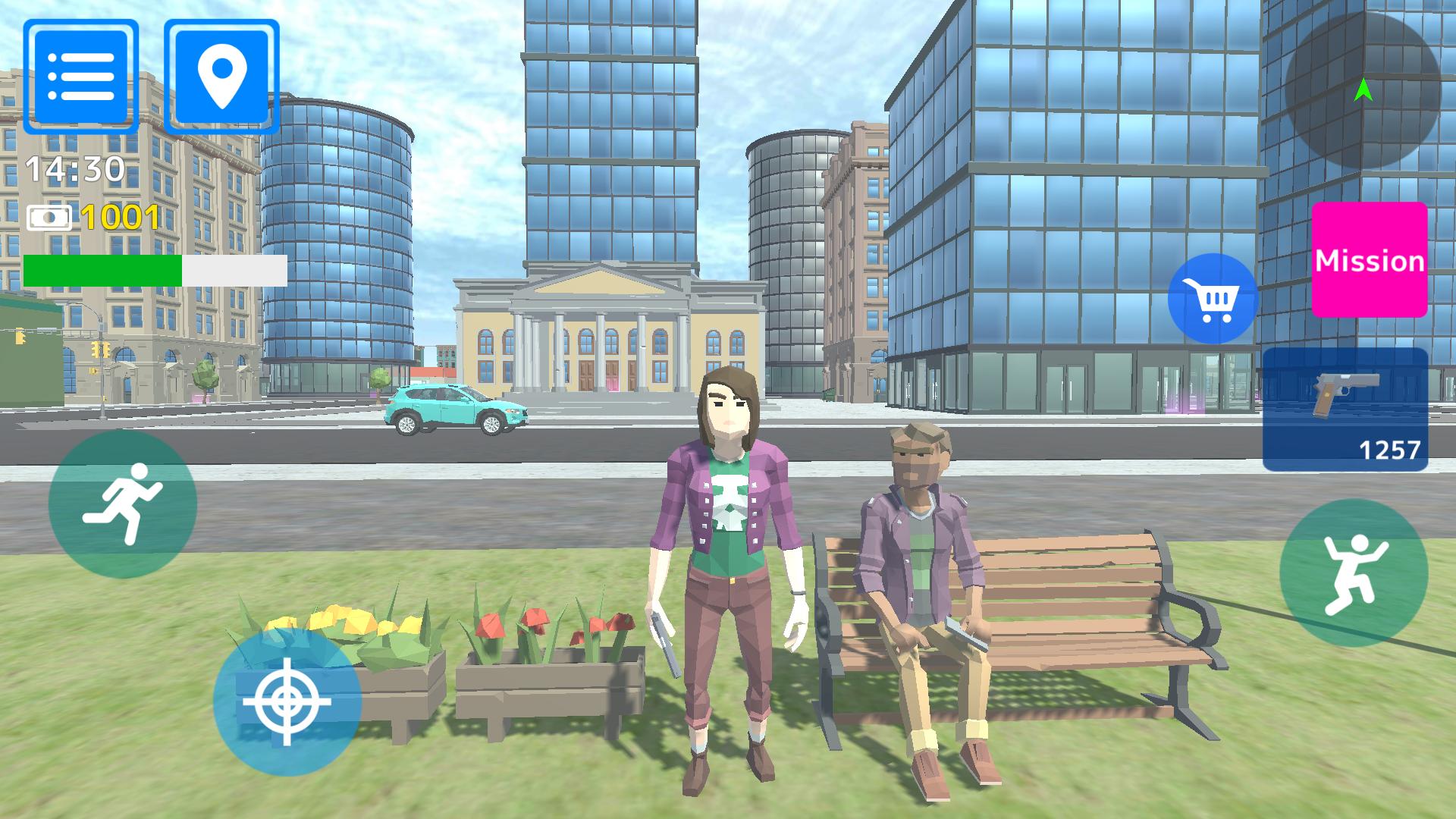This screenshot has height=819, width=1456.
Task: Tap the circular minimap
Action: tap(1363, 91)
